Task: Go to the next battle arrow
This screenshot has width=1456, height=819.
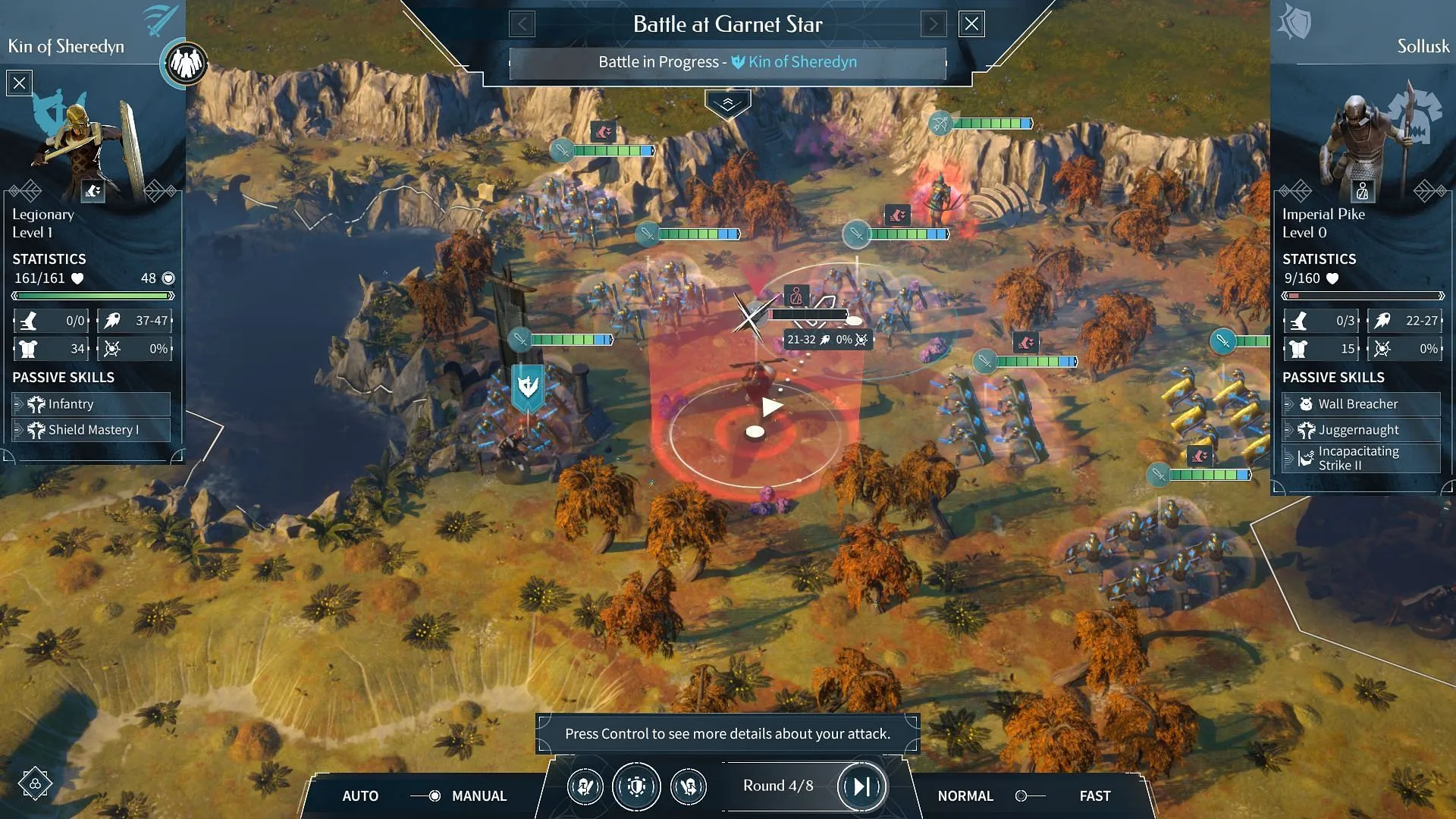Action: [x=934, y=24]
